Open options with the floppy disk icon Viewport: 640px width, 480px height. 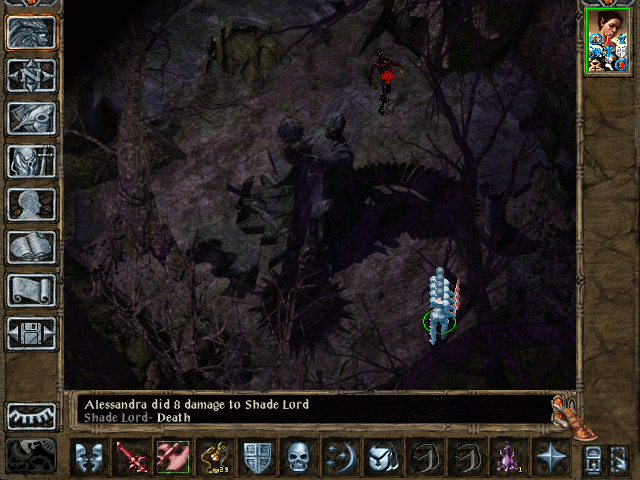(31, 332)
